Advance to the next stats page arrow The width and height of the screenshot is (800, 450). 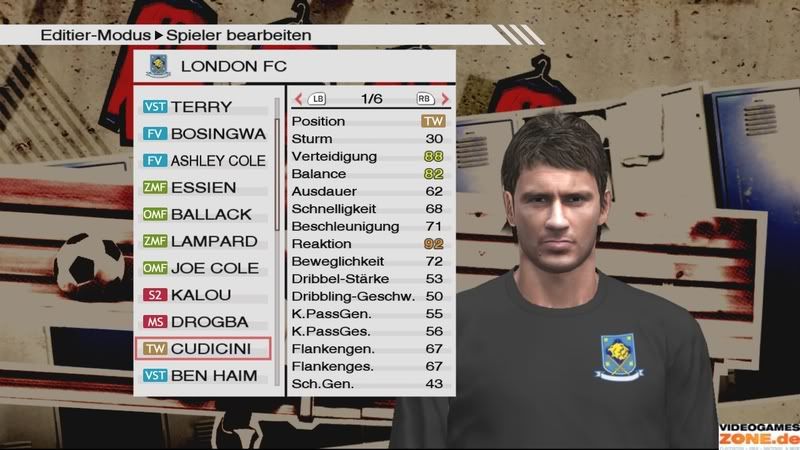click(x=444, y=99)
